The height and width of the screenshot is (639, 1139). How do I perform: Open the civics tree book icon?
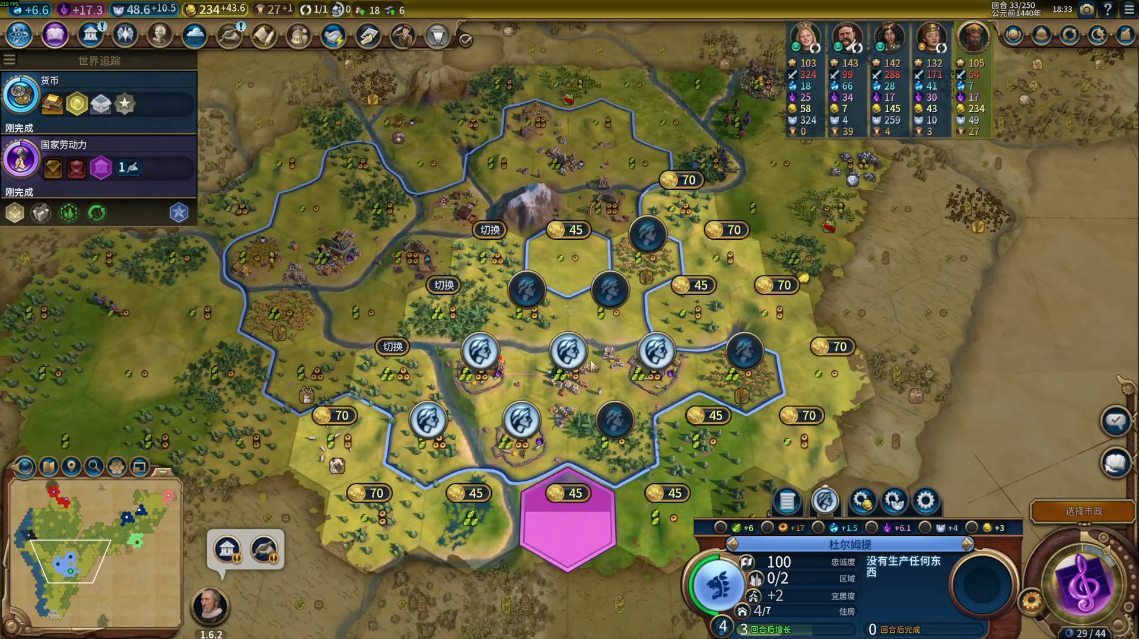click(55, 35)
